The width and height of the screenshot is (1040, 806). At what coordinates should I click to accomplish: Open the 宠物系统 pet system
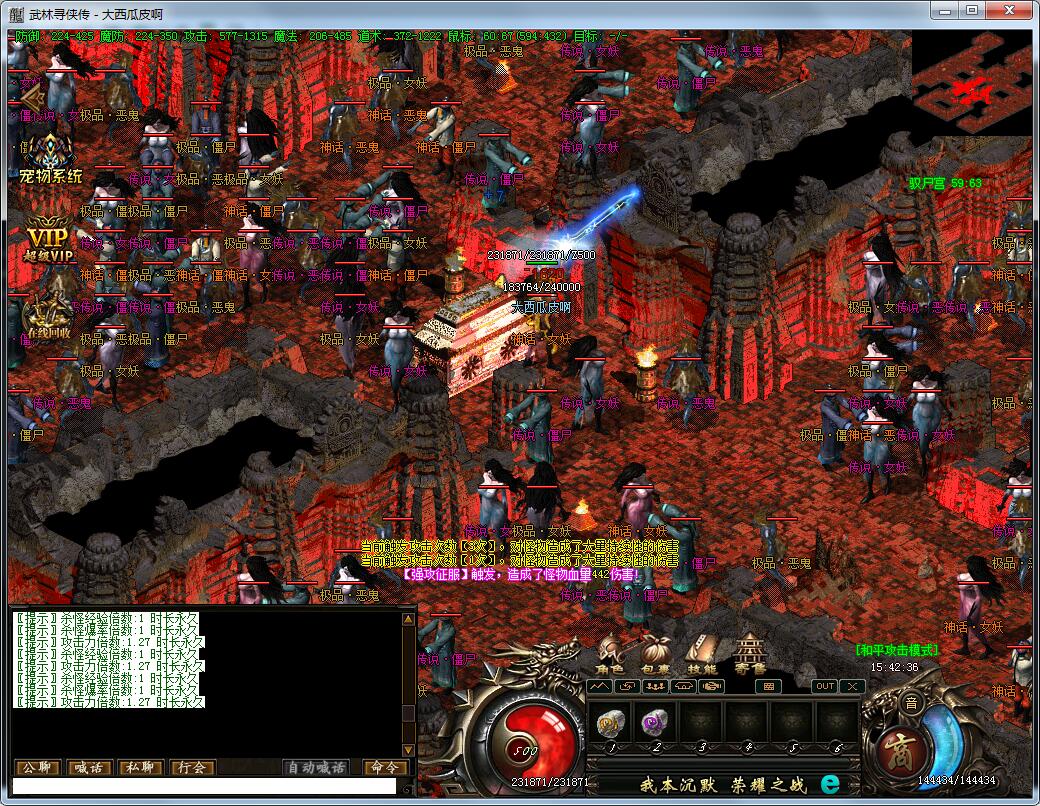51,160
